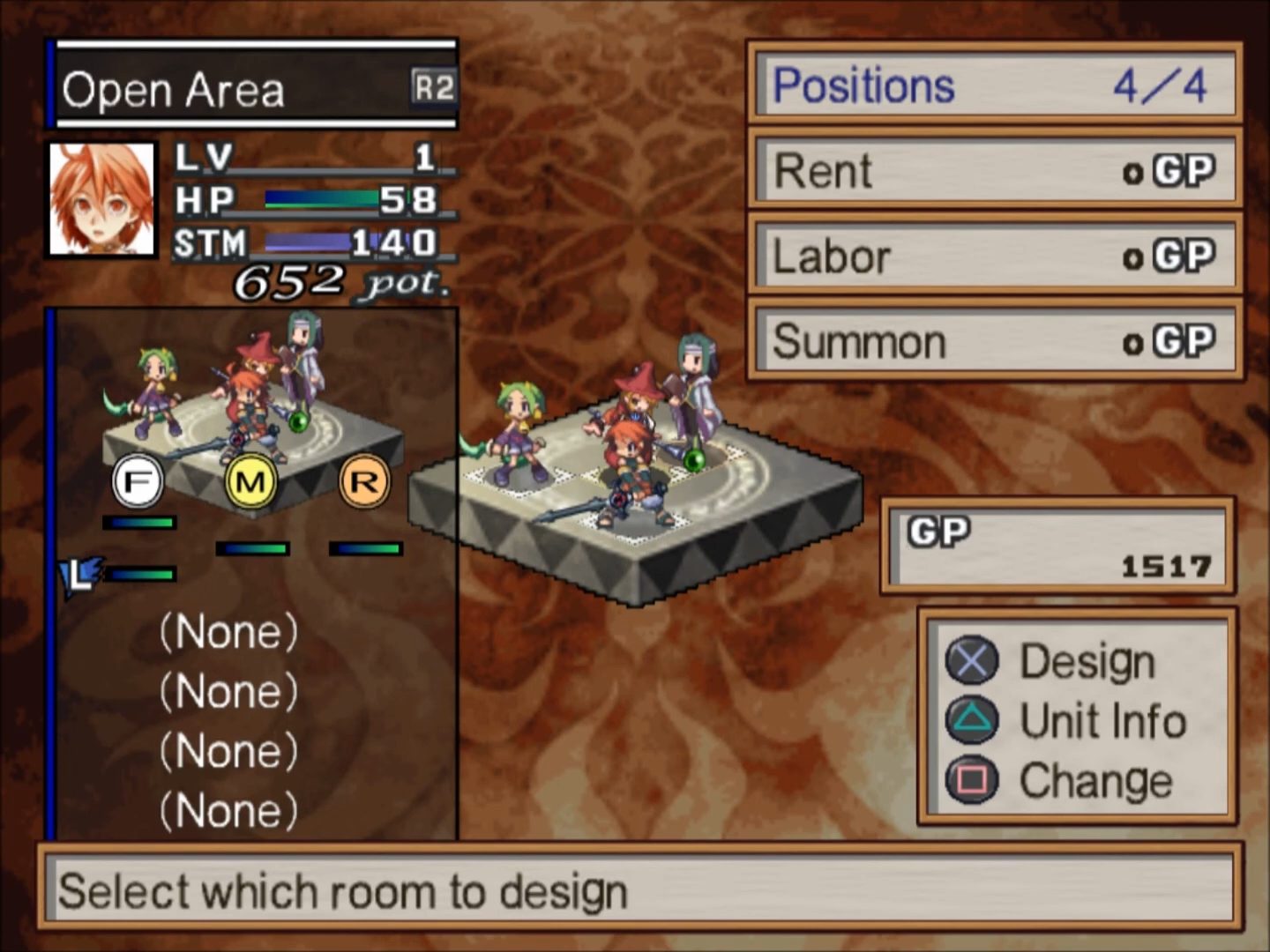Click the M formation position marker
This screenshot has height=952, width=1270.
[251, 482]
